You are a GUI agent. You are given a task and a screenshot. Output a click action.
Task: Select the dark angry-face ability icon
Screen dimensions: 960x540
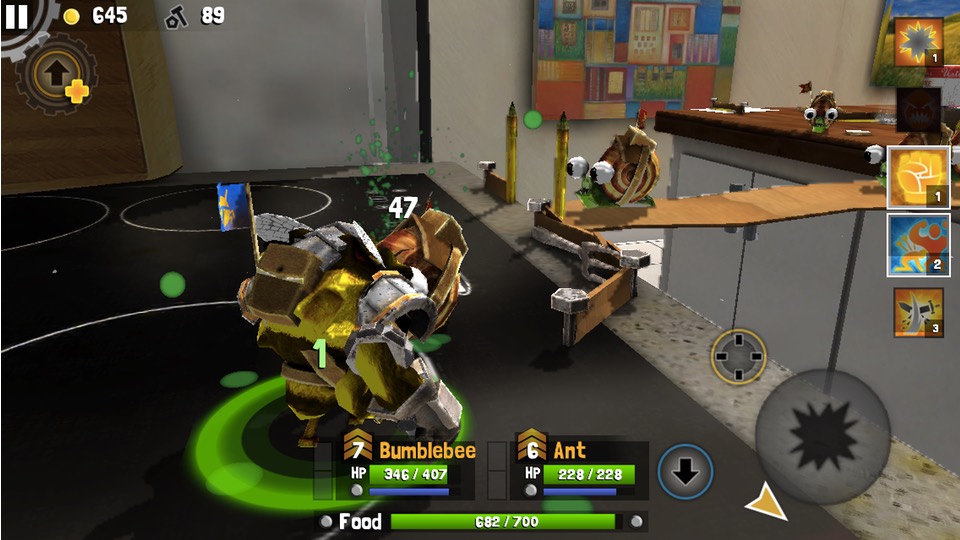[x=917, y=109]
